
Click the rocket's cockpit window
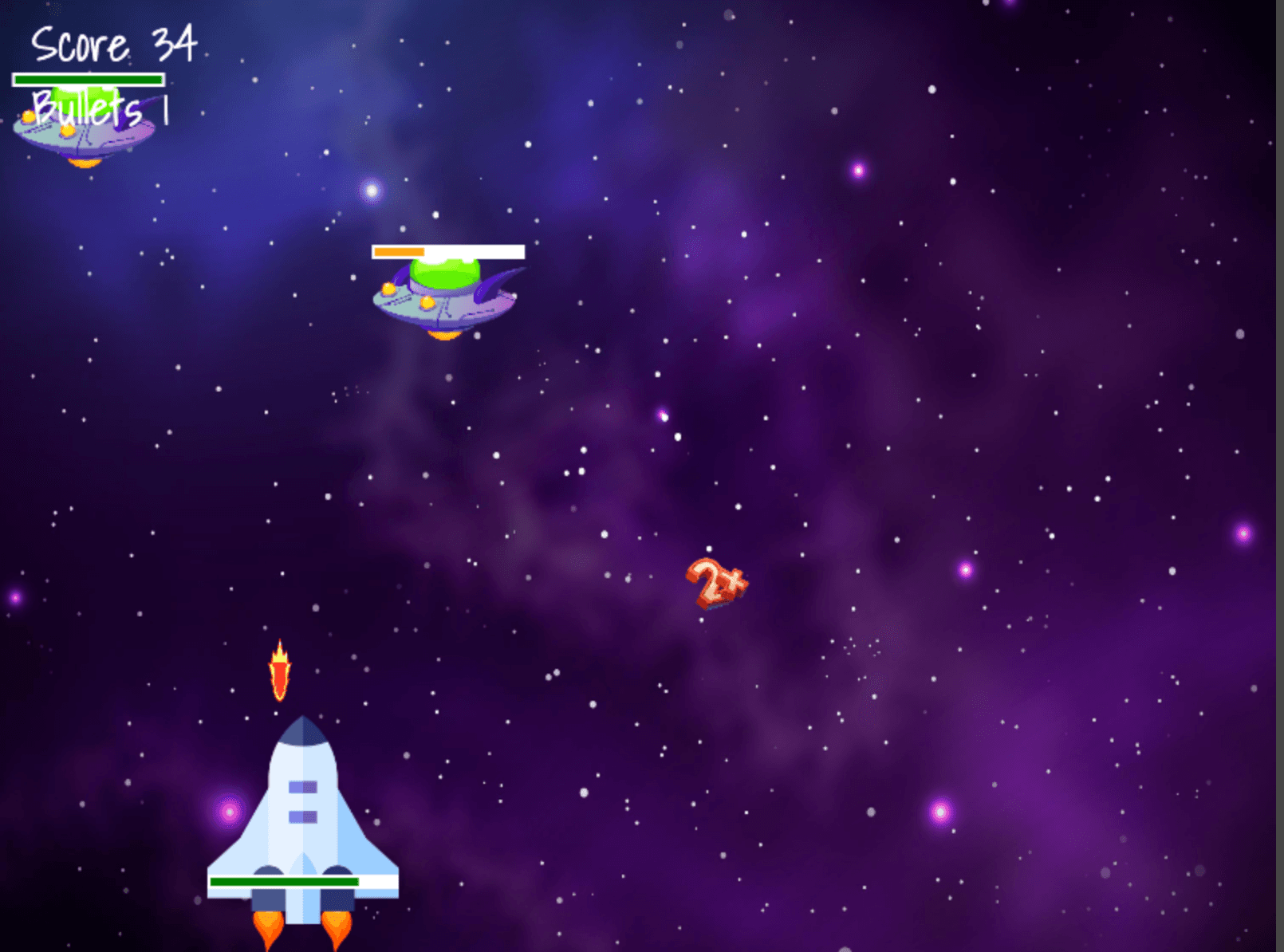tap(303, 785)
